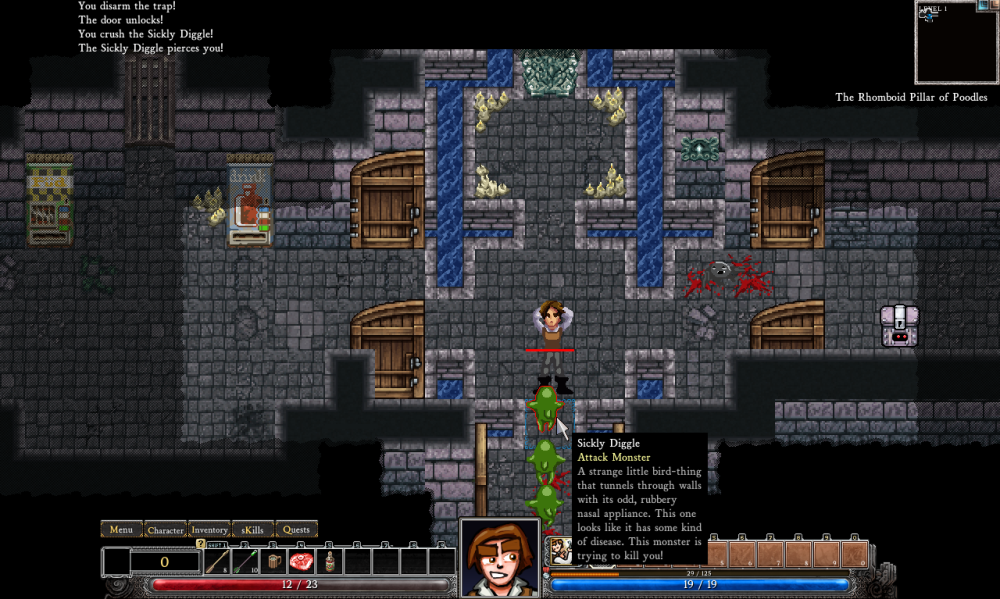1000x599 pixels.
Task: Attack the highlighted Sickly Diggle
Action: (545, 405)
